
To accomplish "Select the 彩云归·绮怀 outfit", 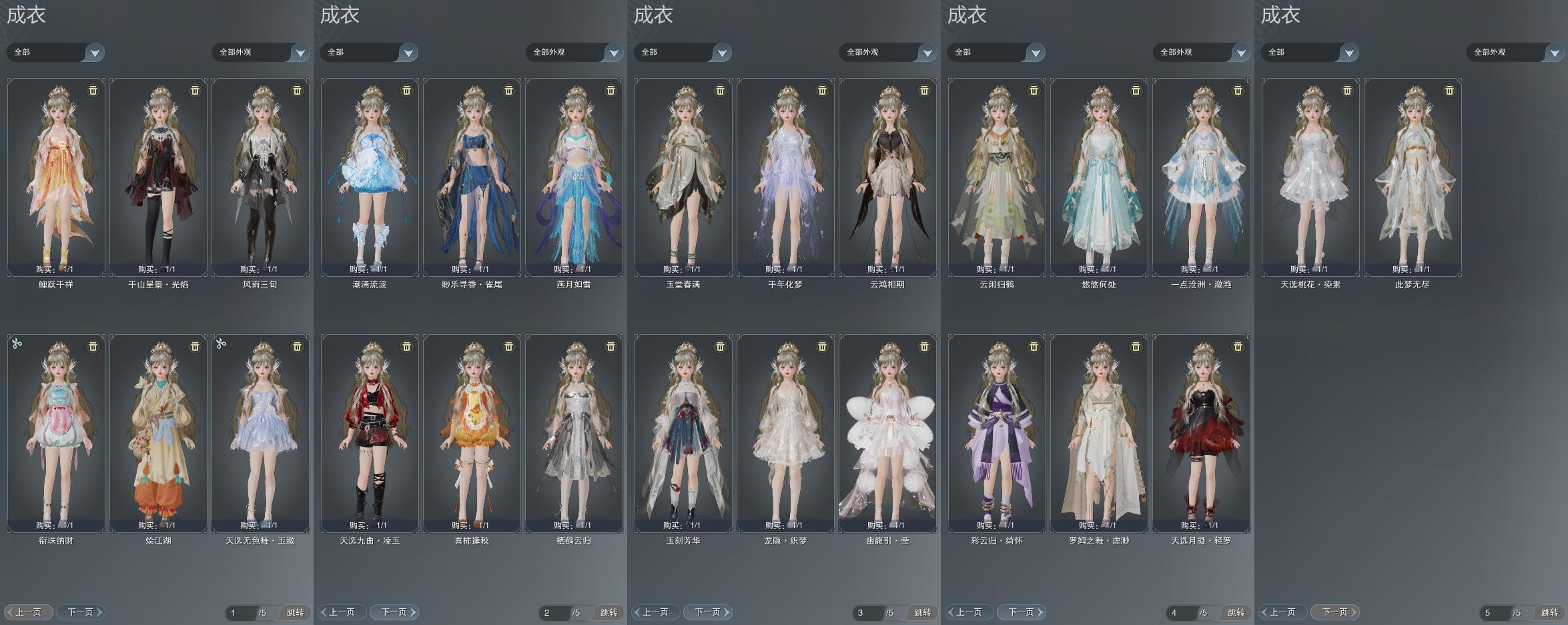I will click(x=997, y=434).
